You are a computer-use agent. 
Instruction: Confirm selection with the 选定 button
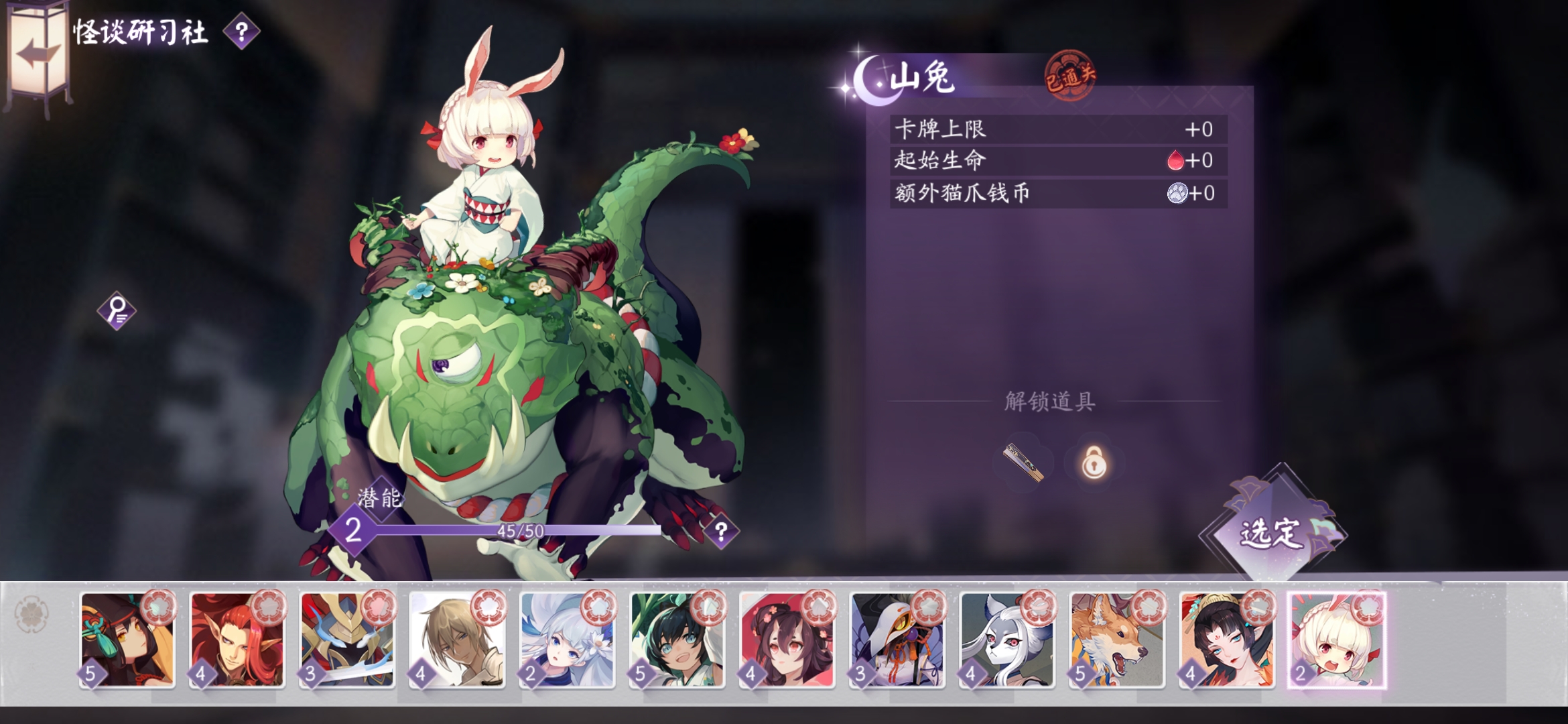(1270, 532)
